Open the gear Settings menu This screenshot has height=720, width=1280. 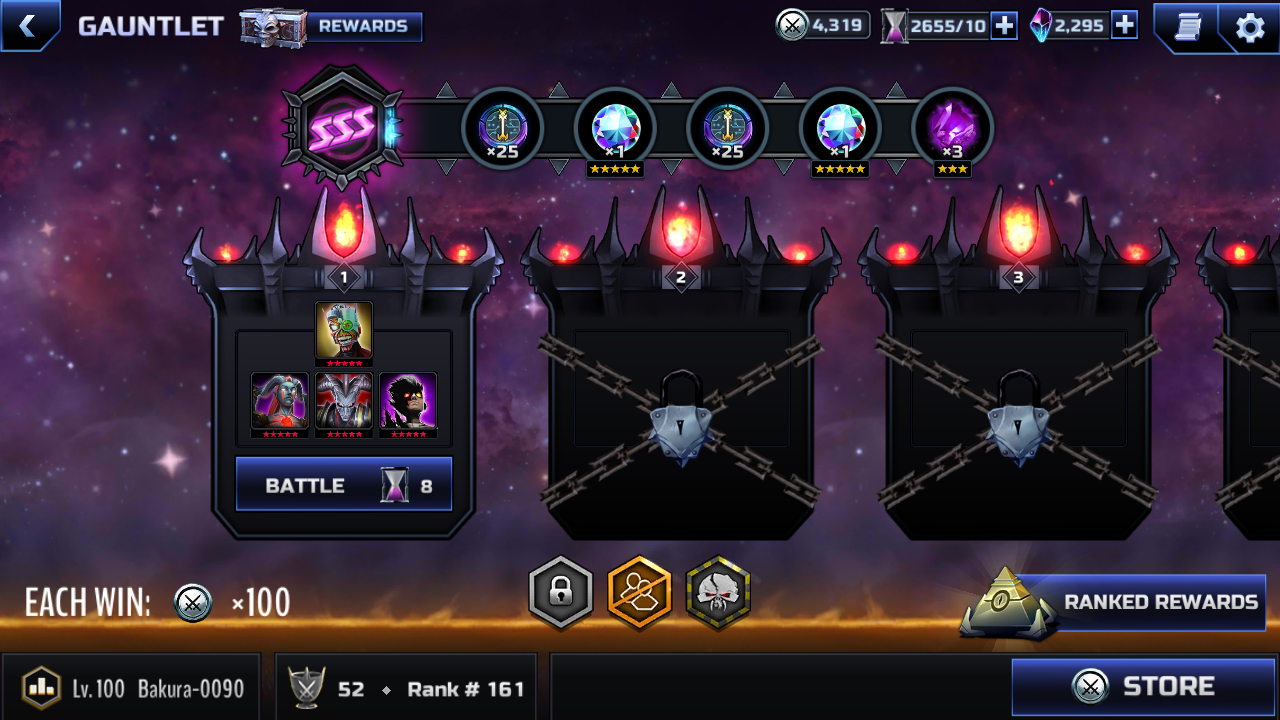tap(1250, 27)
